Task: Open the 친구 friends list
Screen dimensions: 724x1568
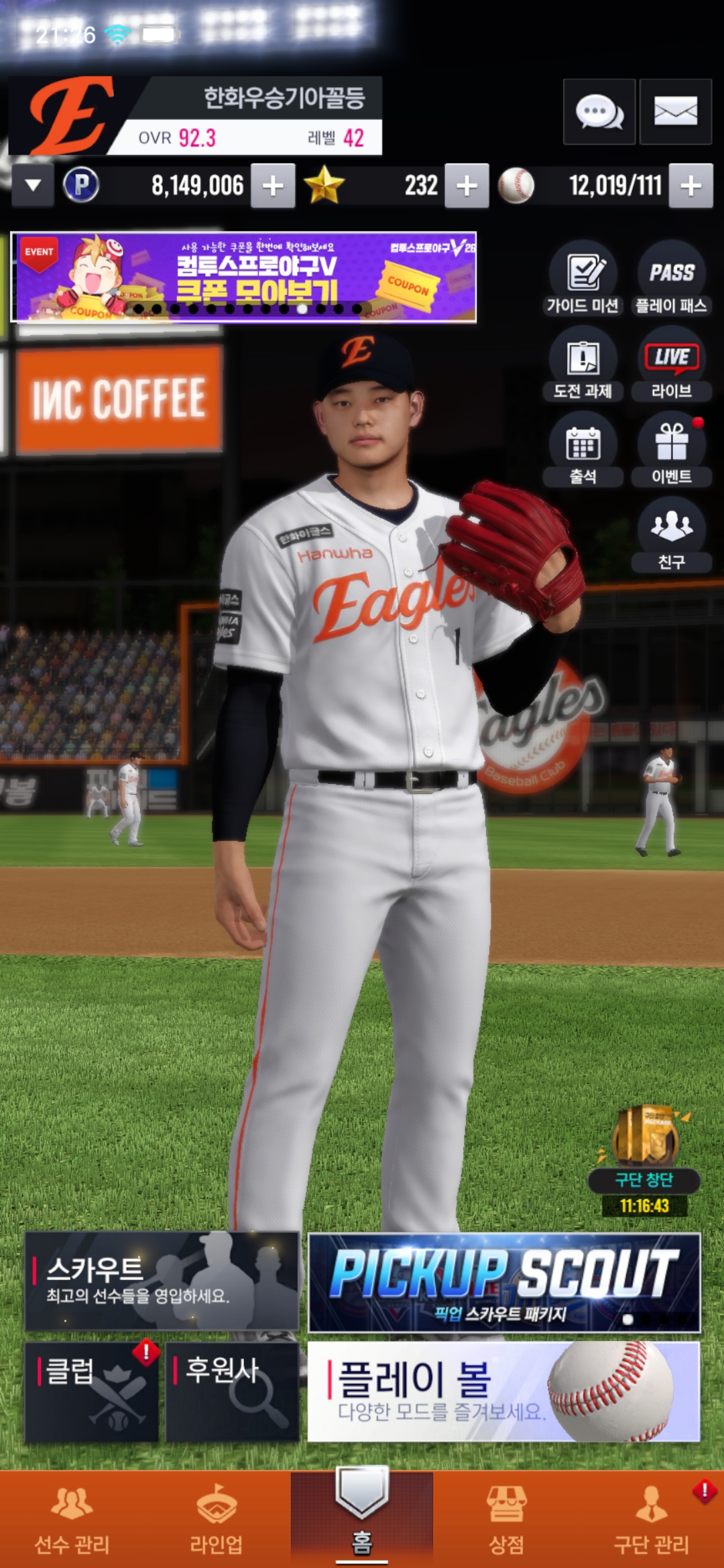Action: 671,535
